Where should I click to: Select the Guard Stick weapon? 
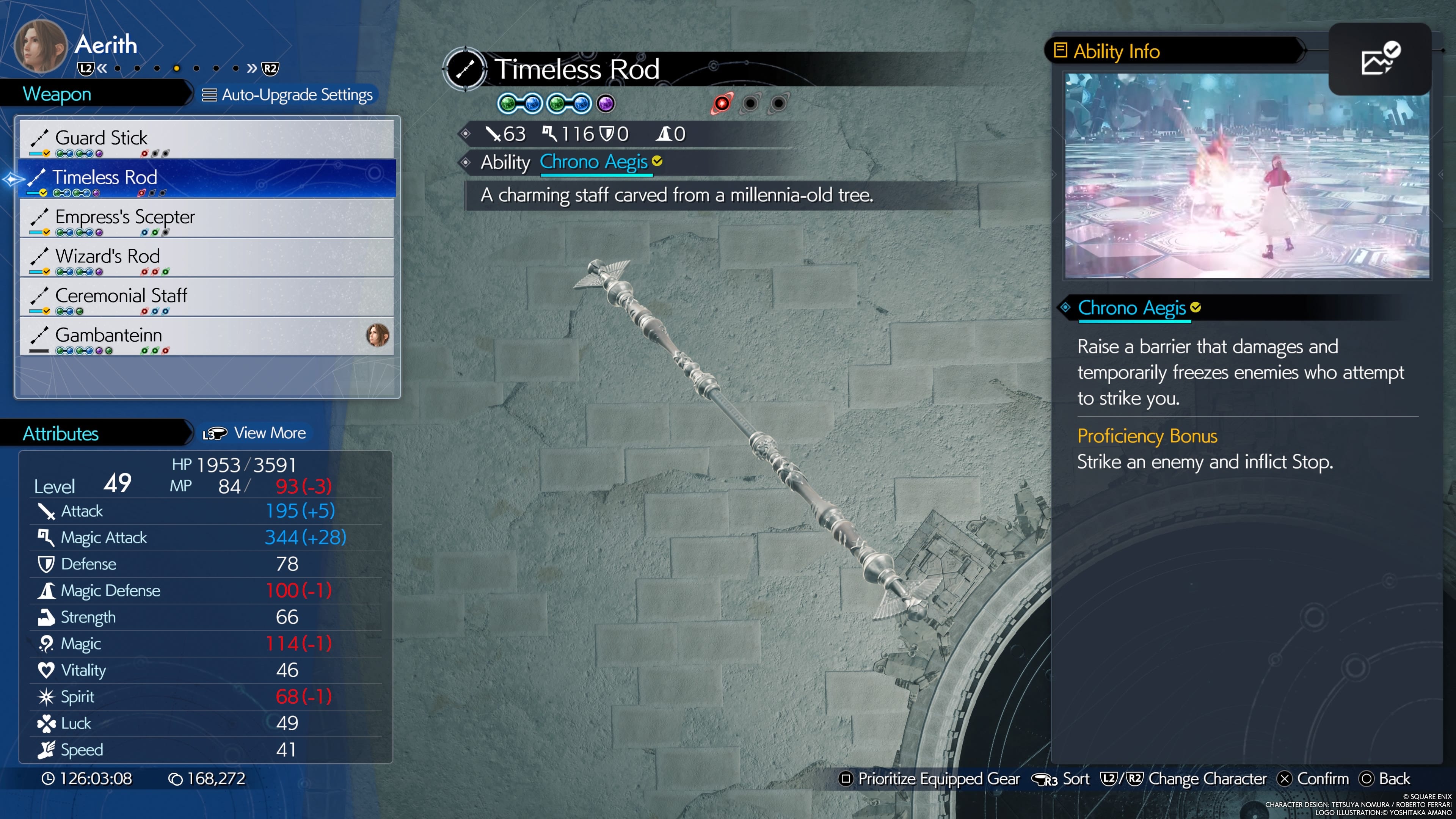[x=207, y=138]
